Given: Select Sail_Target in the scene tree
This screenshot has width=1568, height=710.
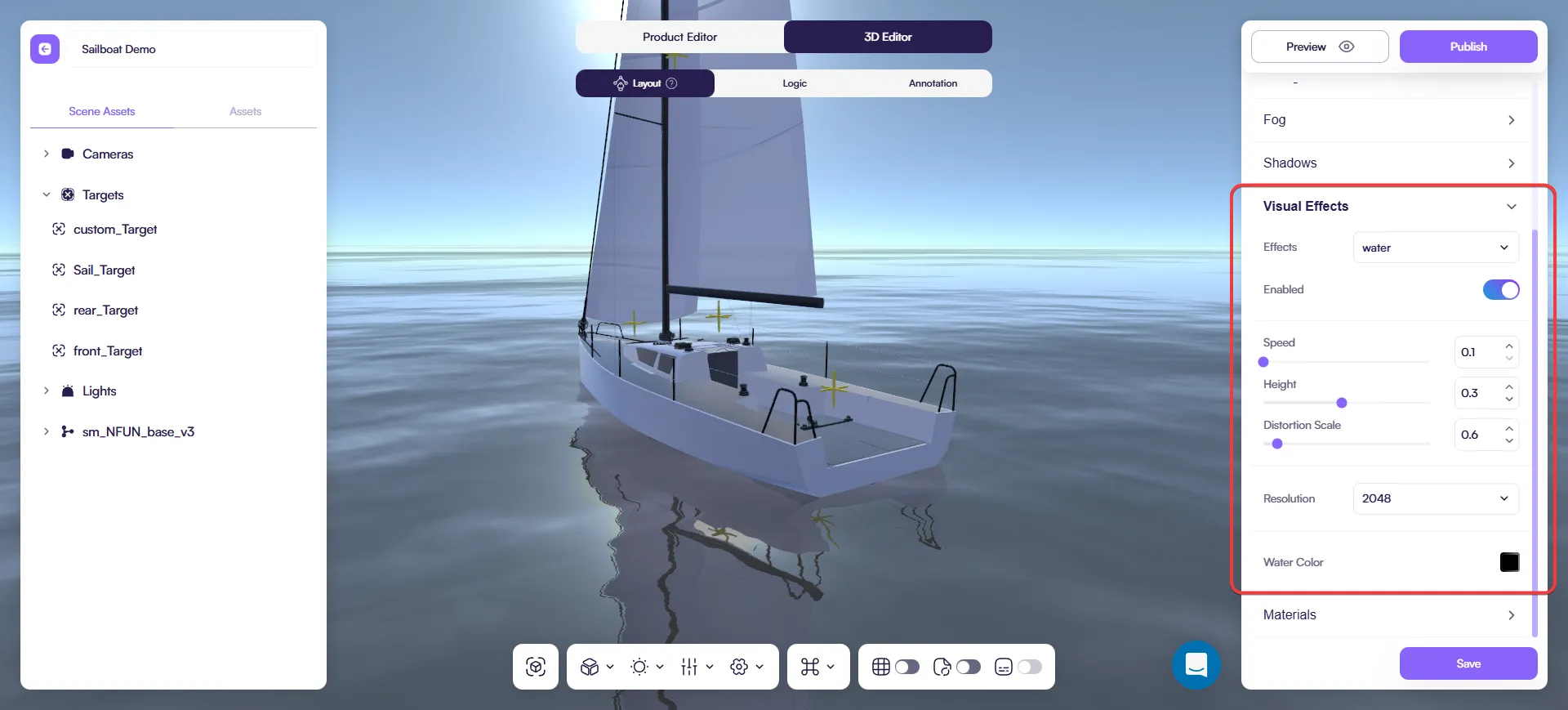Looking at the screenshot, I should pyautogui.click(x=104, y=270).
